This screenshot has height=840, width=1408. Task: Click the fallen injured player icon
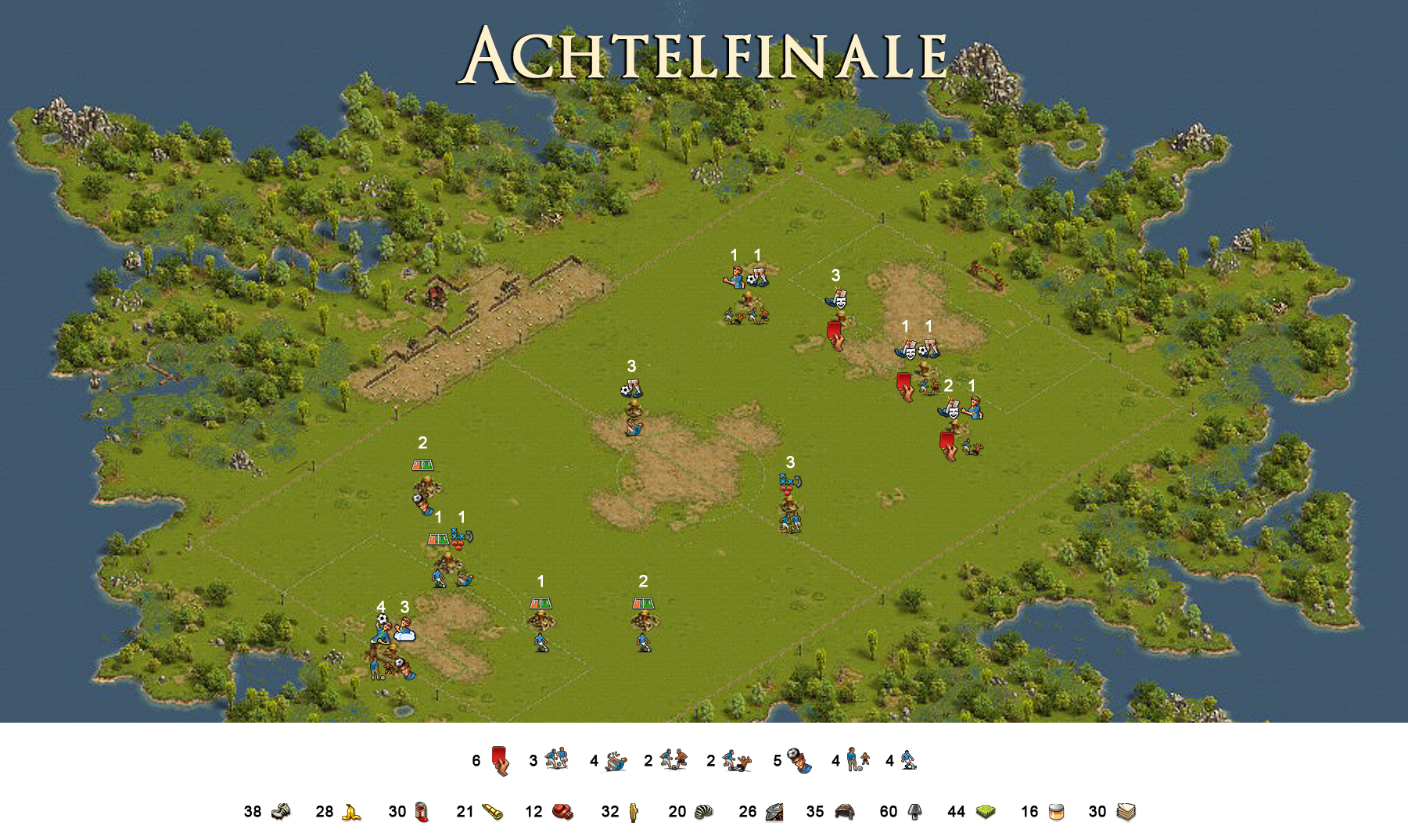click(x=615, y=760)
